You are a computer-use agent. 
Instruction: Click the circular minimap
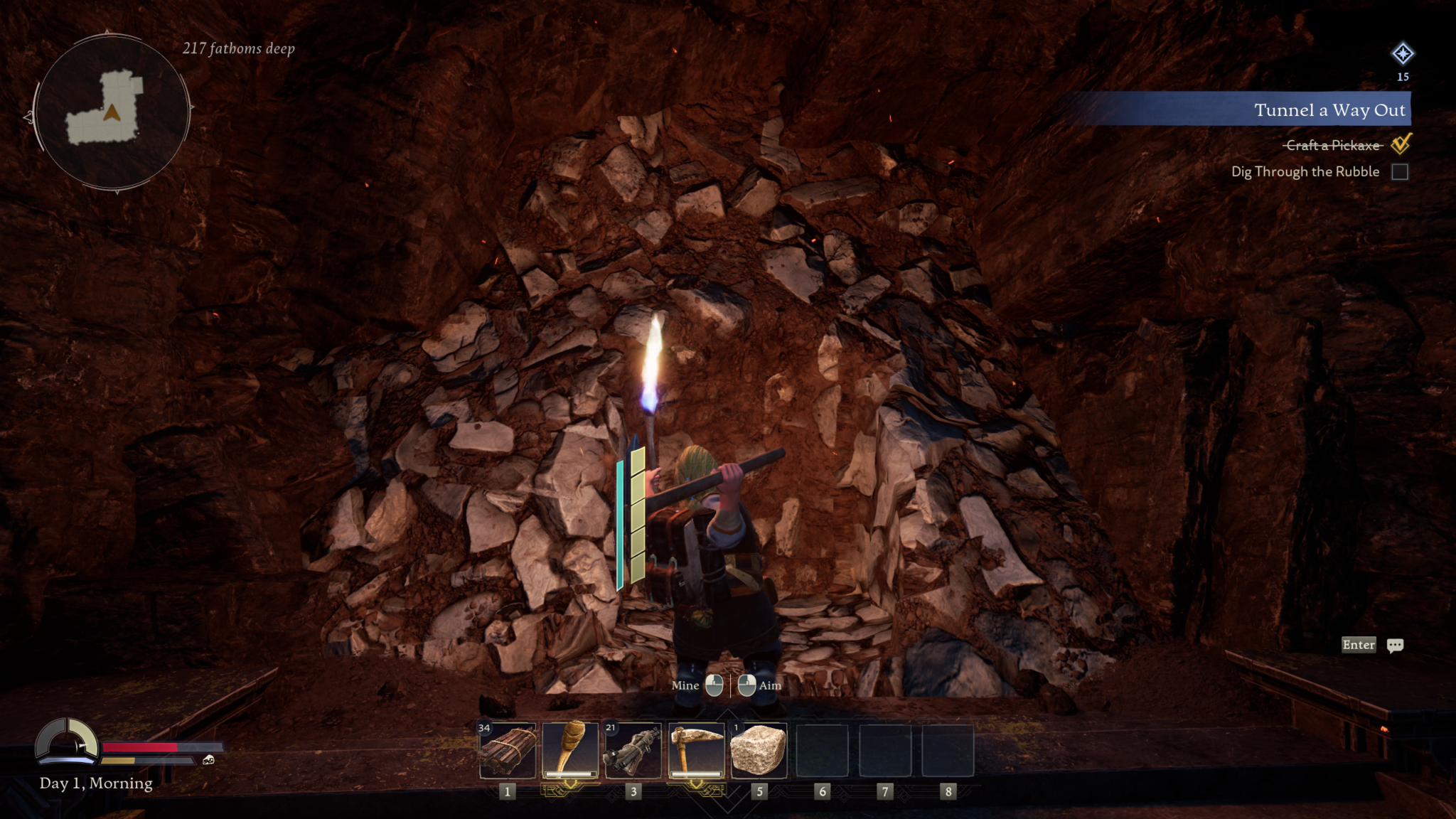click(112, 112)
